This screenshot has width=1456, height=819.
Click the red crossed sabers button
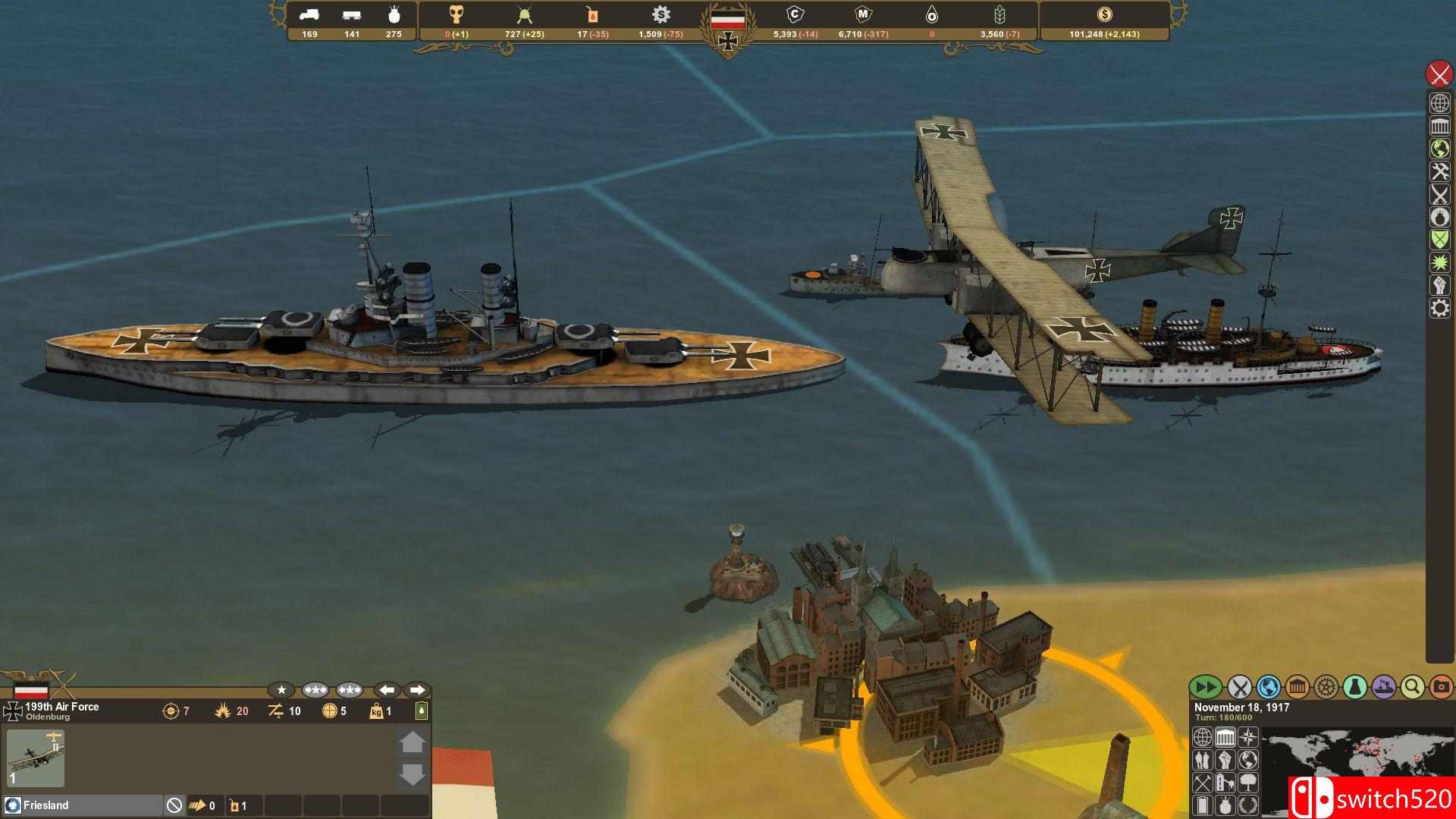1439,74
